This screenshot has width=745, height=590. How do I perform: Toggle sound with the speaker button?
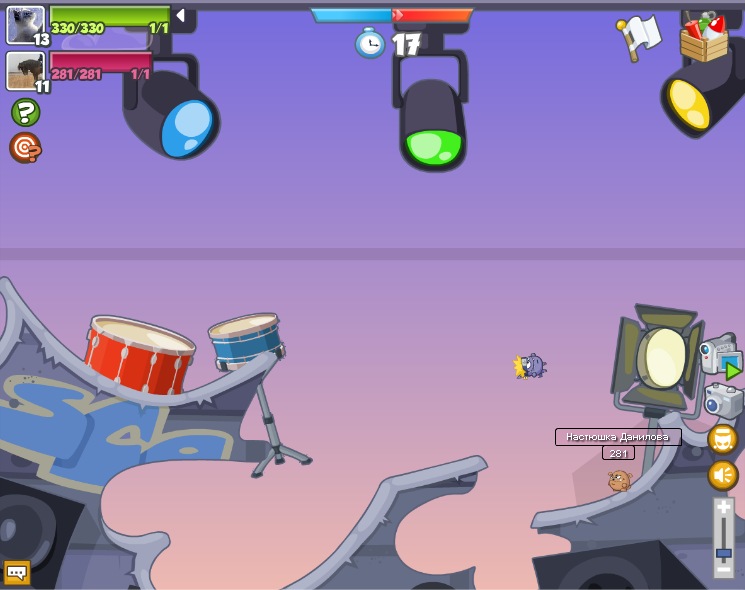(x=723, y=475)
